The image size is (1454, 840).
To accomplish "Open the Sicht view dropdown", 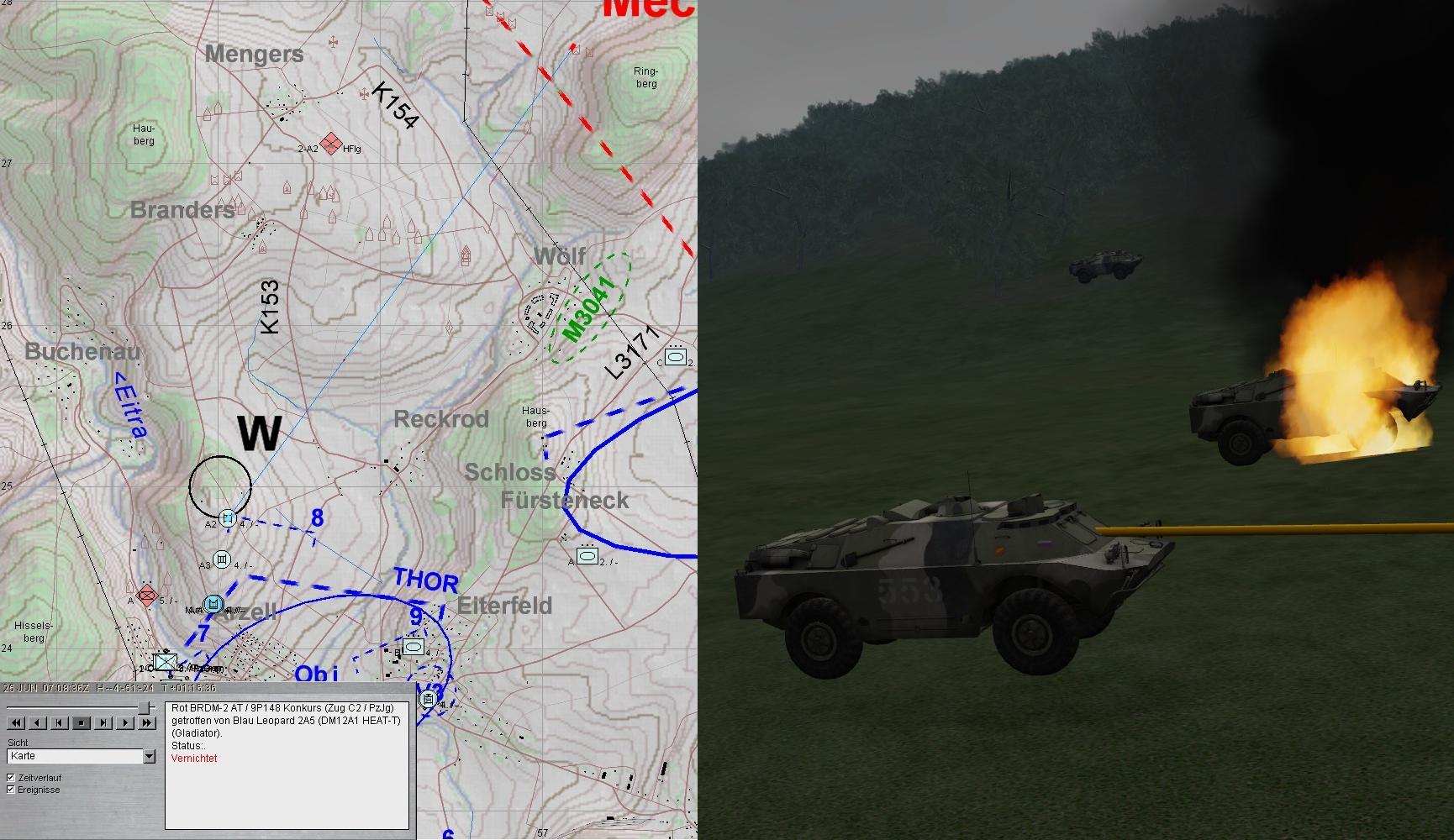I will pos(149,757).
